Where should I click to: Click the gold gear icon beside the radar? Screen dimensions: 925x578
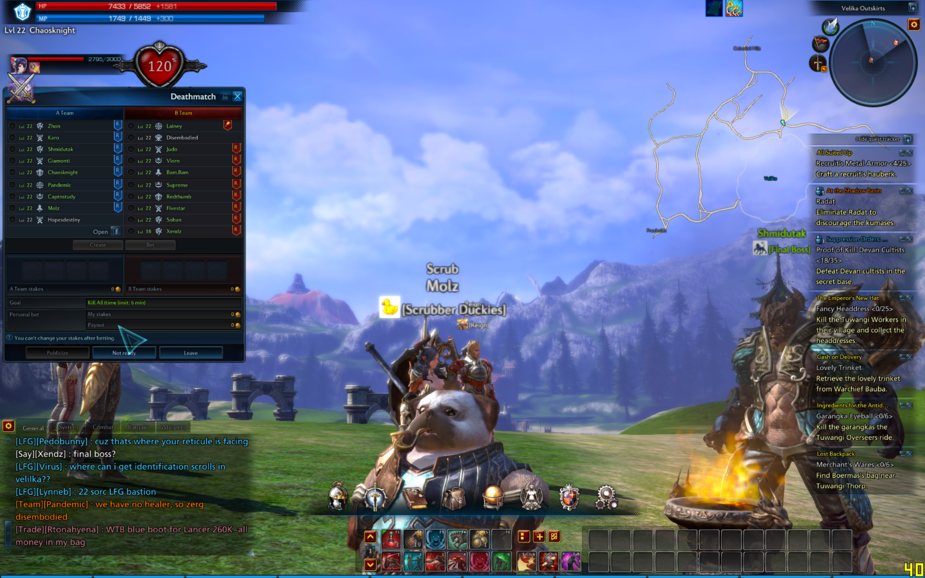coord(913,24)
